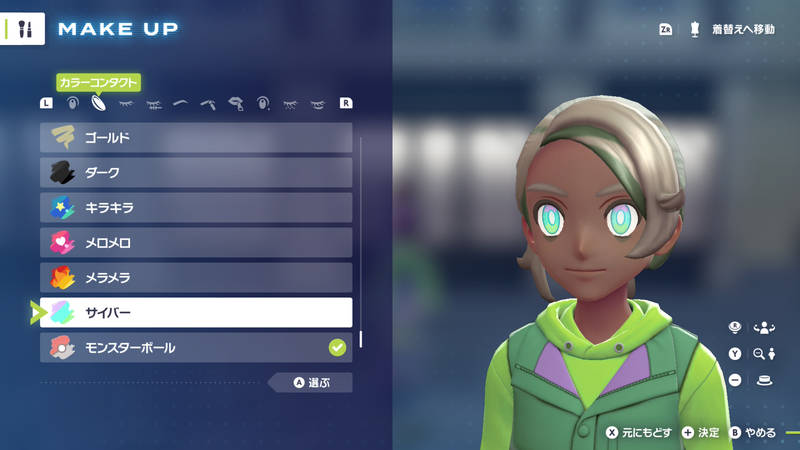Open the color contact lens tab
Viewport: 800px width, 450px height.
pos(99,103)
